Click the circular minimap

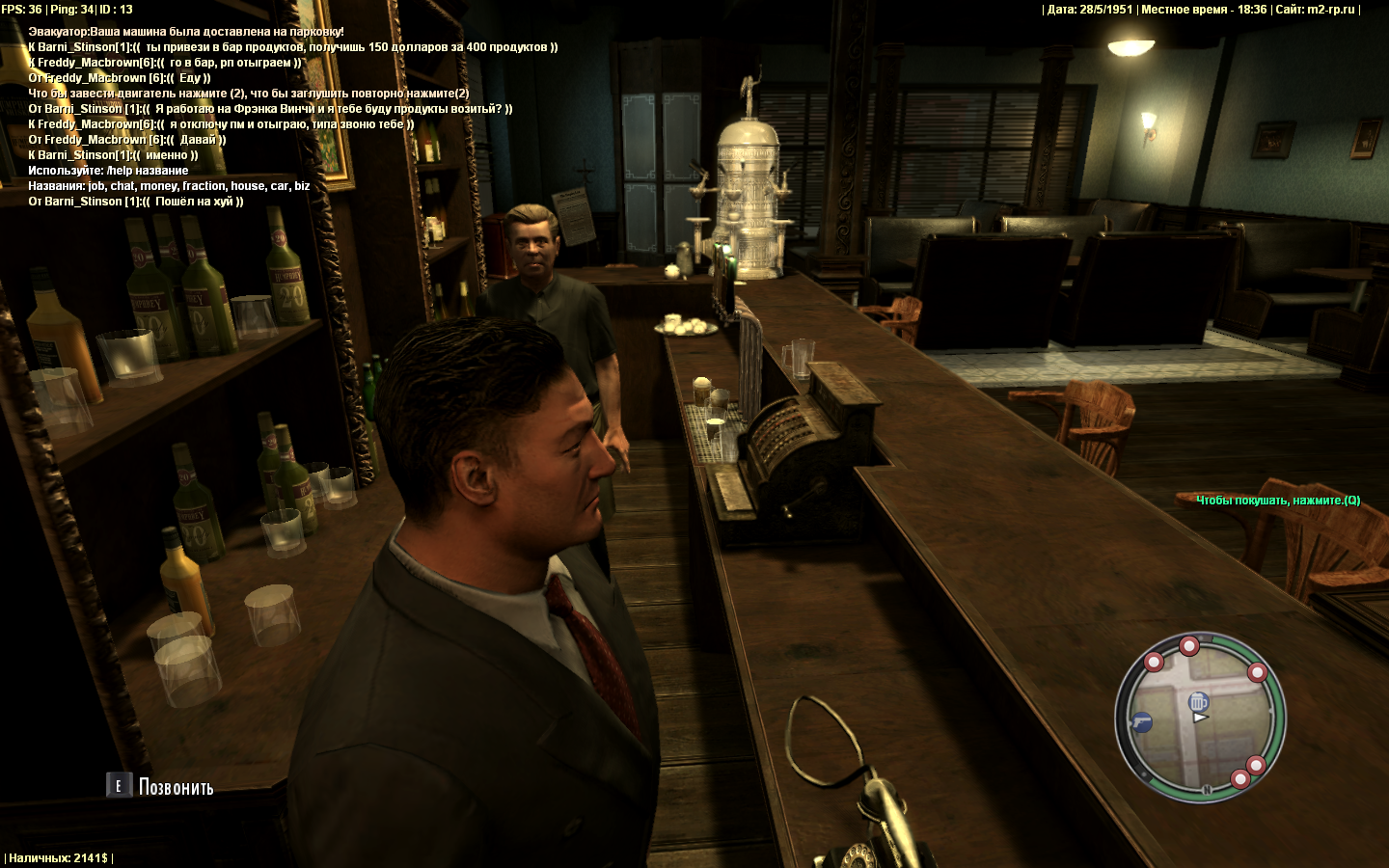click(1201, 718)
